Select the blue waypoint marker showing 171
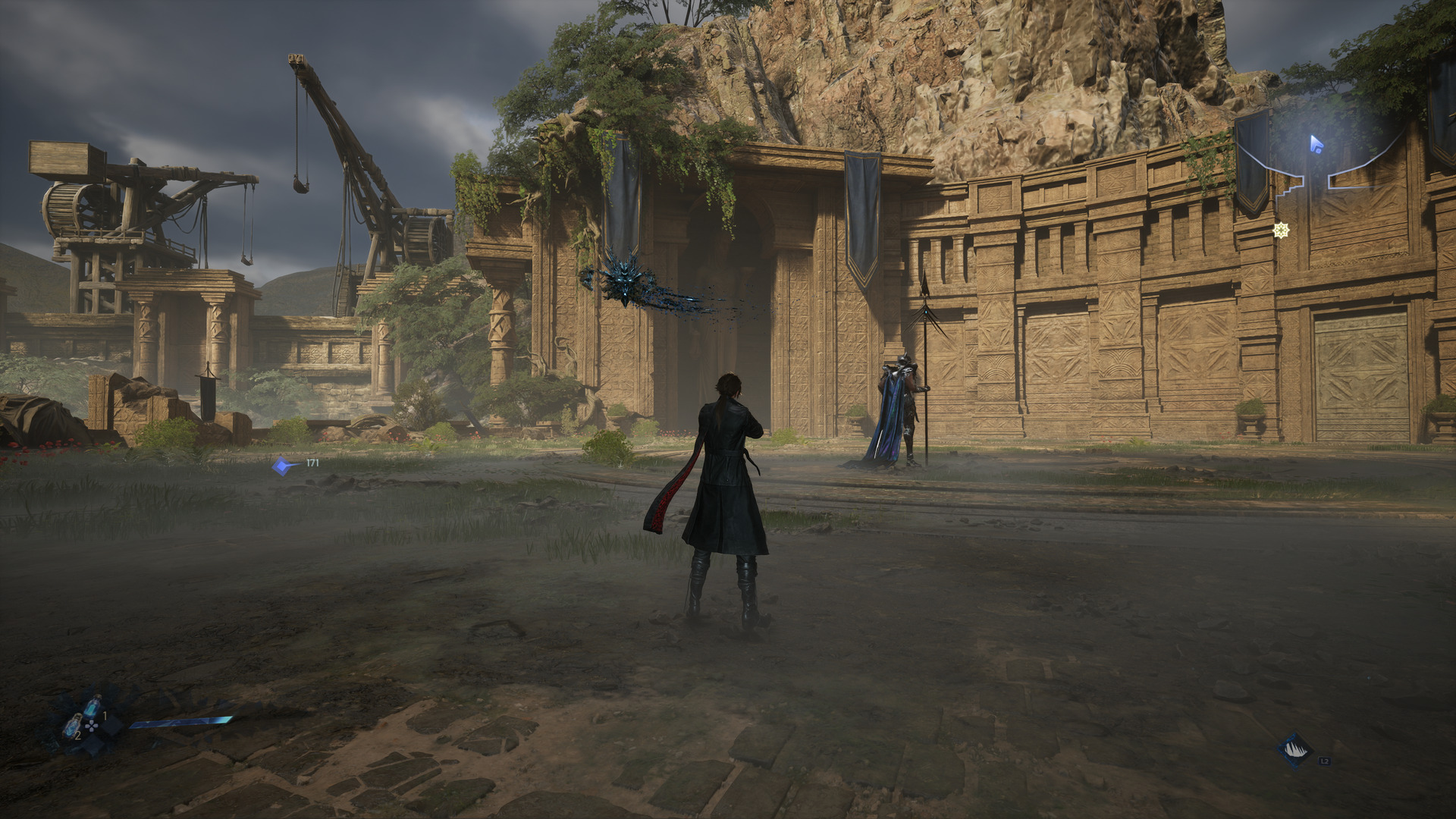Viewport: 1456px width, 819px height. 284,466
